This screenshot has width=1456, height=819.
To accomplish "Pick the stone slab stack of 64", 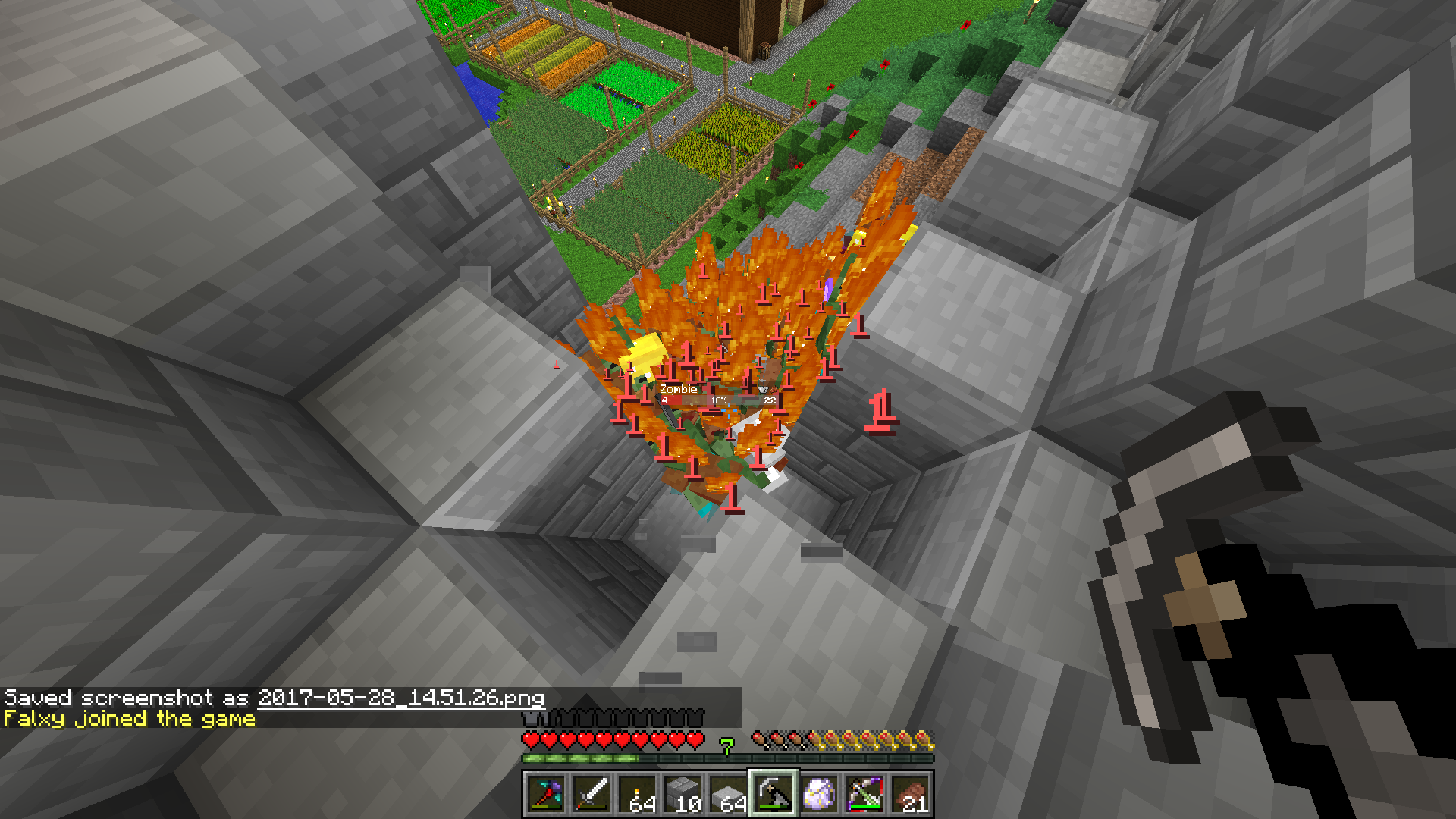I will click(728, 794).
